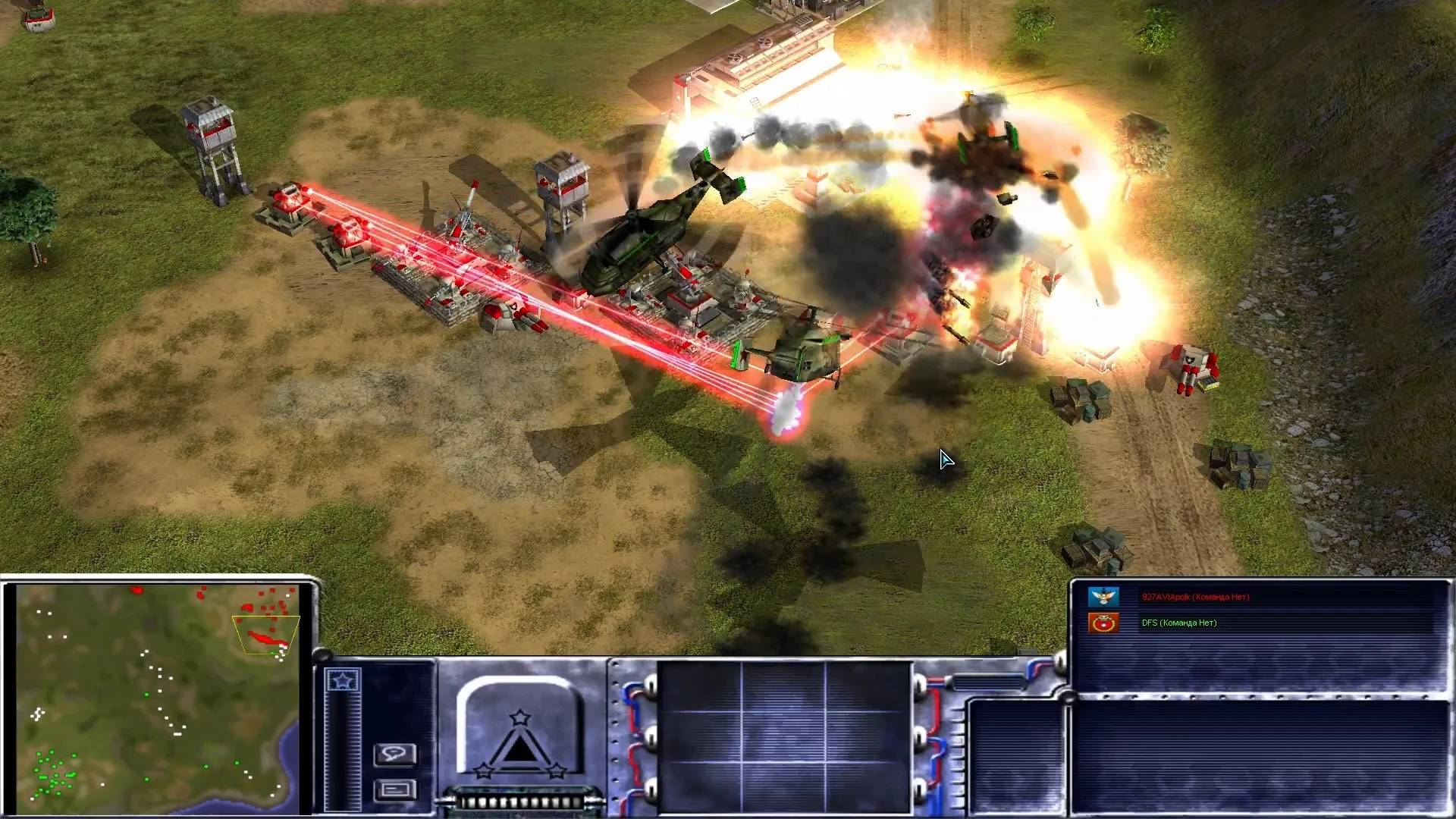Click the USA eagle faction emblem
This screenshot has width=1456, height=819.
(1103, 597)
